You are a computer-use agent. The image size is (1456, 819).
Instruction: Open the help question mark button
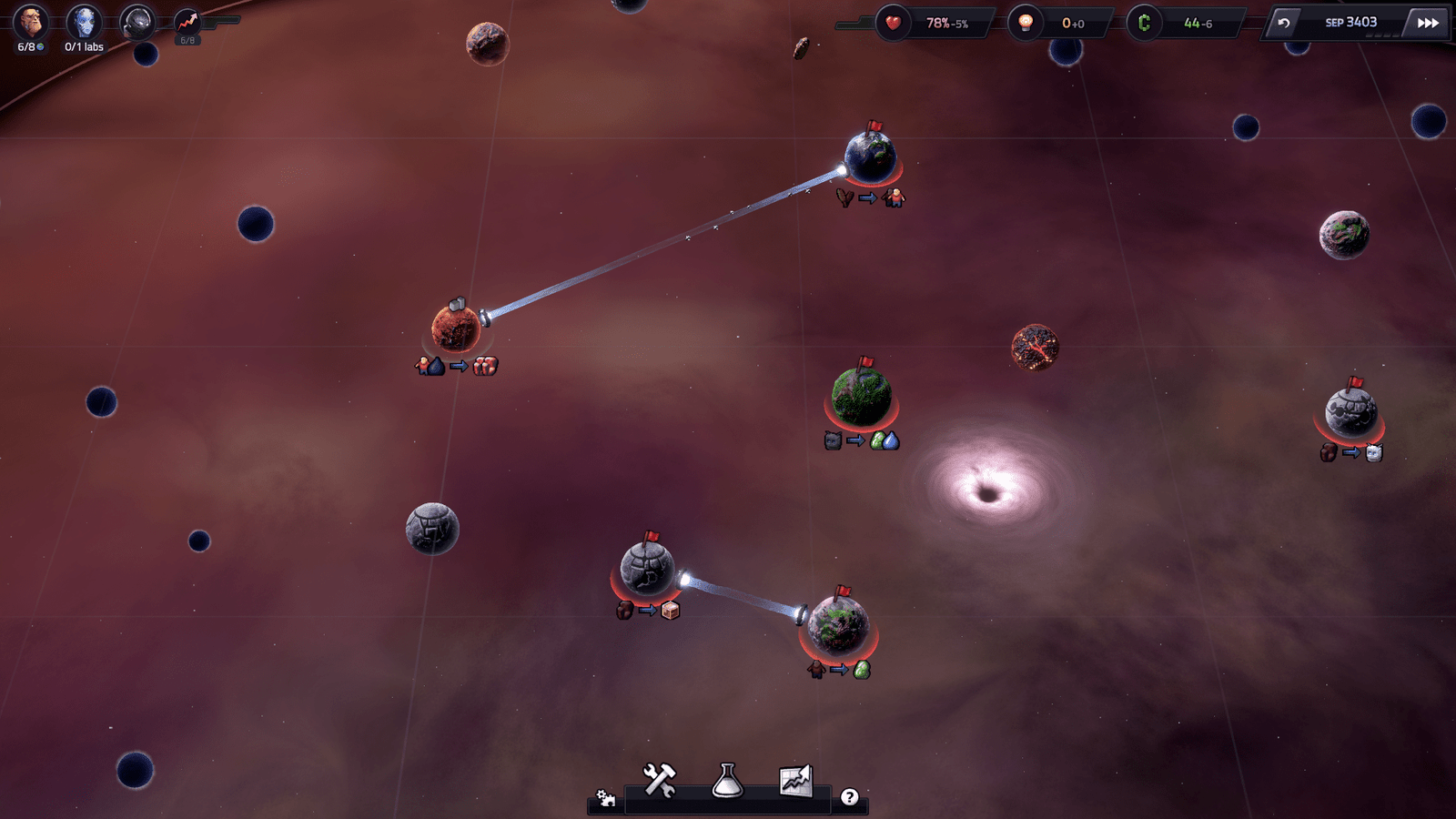pos(849,797)
